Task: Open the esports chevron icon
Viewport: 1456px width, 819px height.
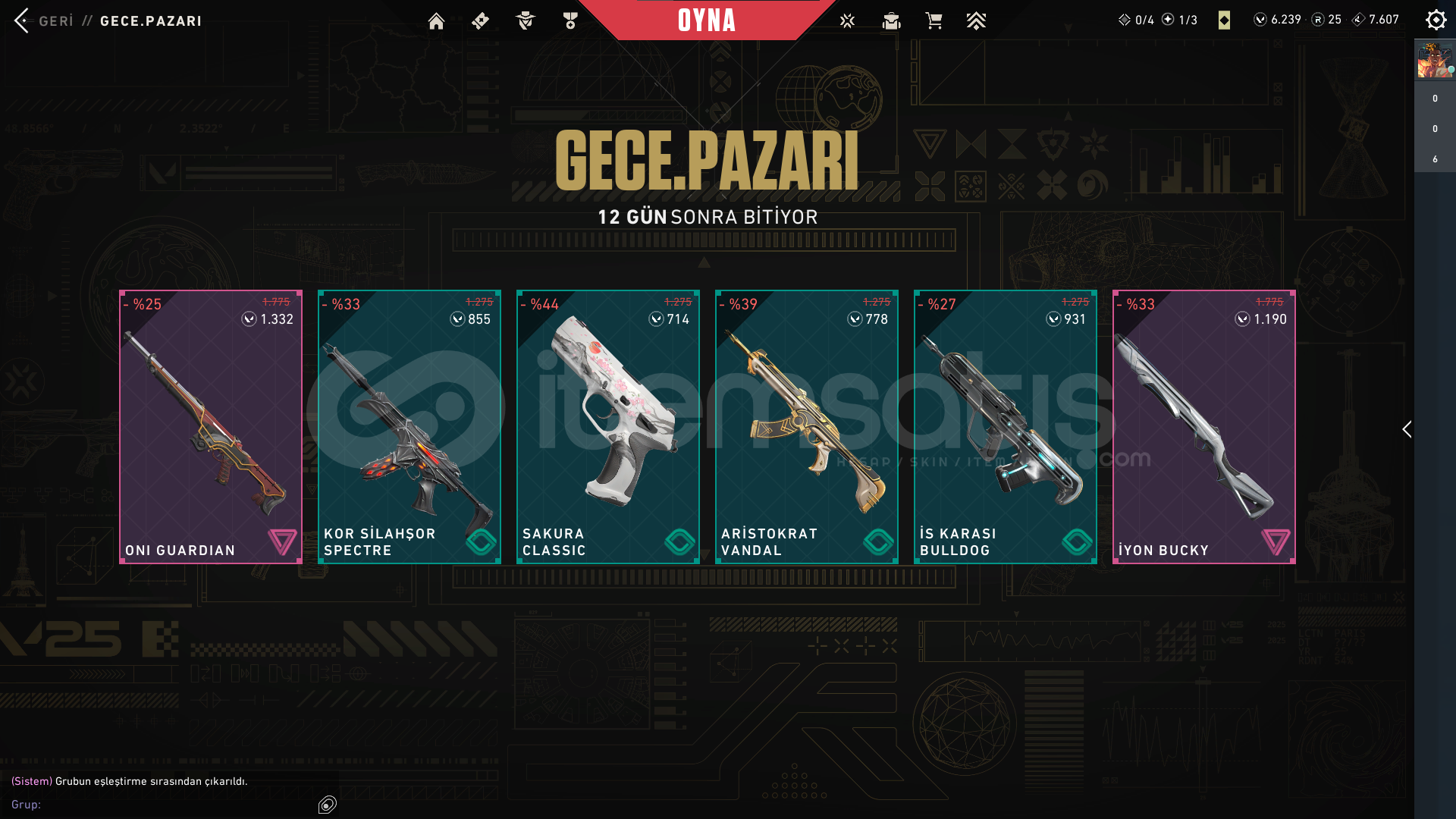Action: click(976, 21)
